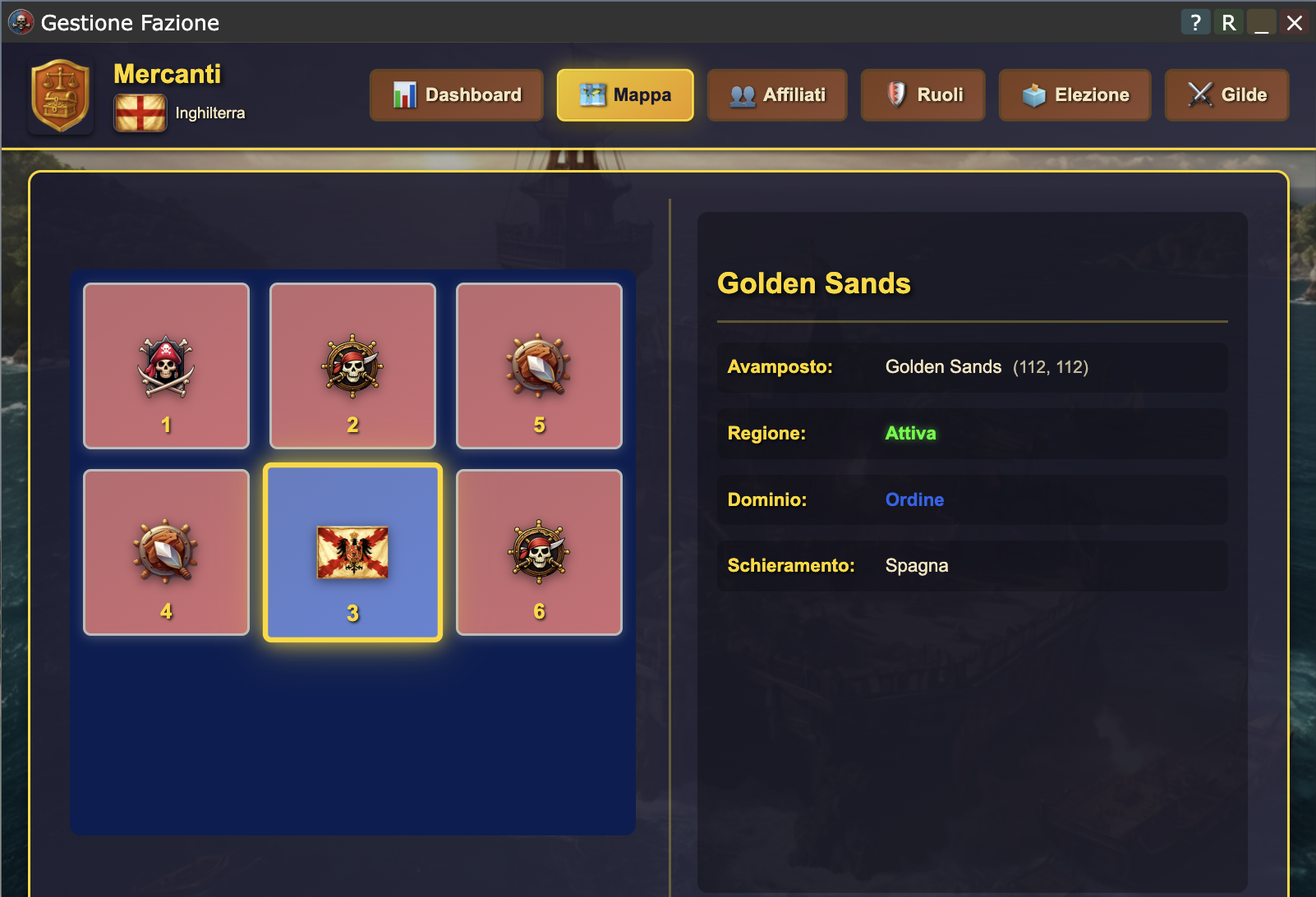Select map tile number 5

pyautogui.click(x=539, y=366)
